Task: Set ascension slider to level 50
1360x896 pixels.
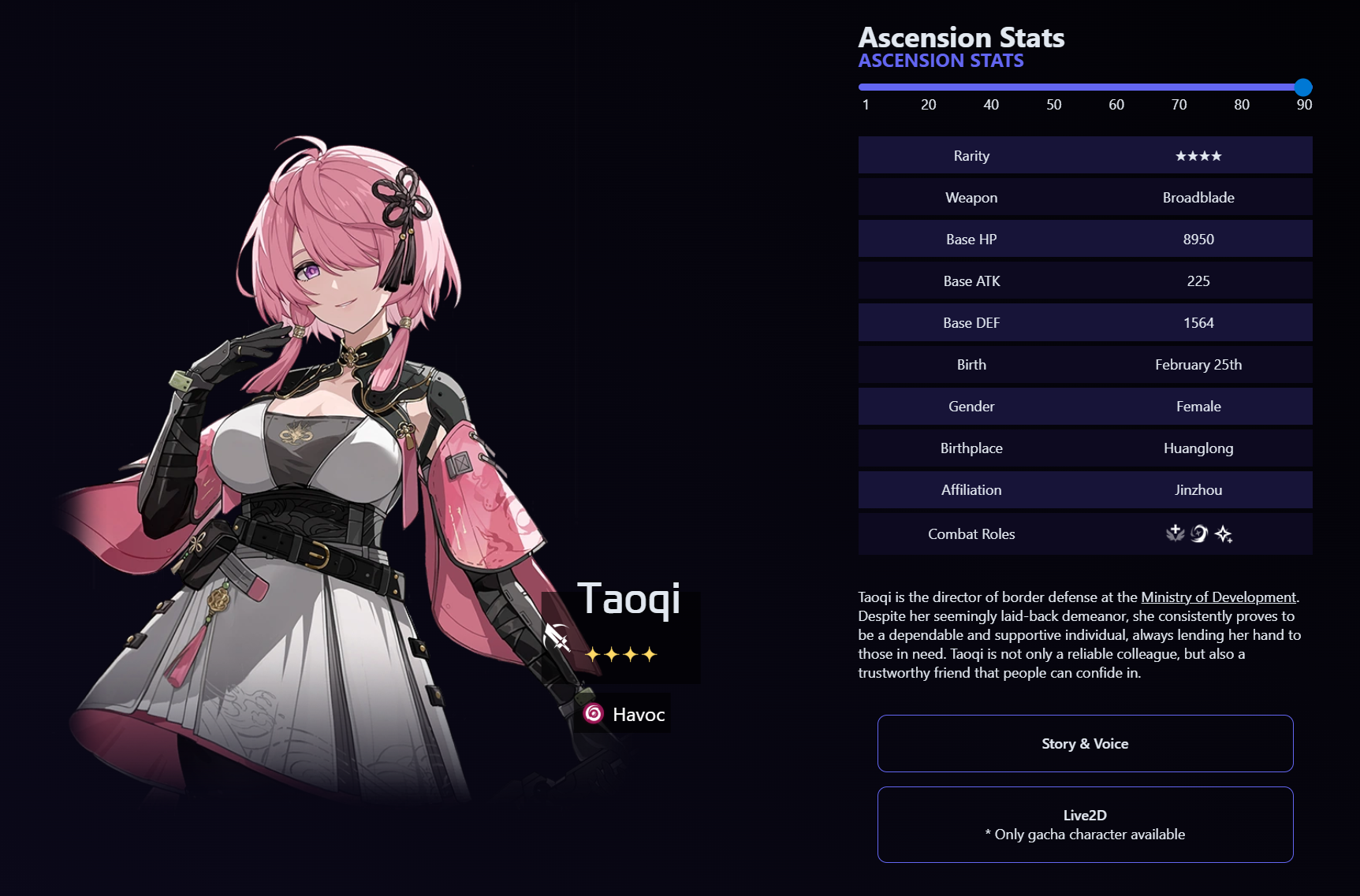Action: pyautogui.click(x=1053, y=87)
